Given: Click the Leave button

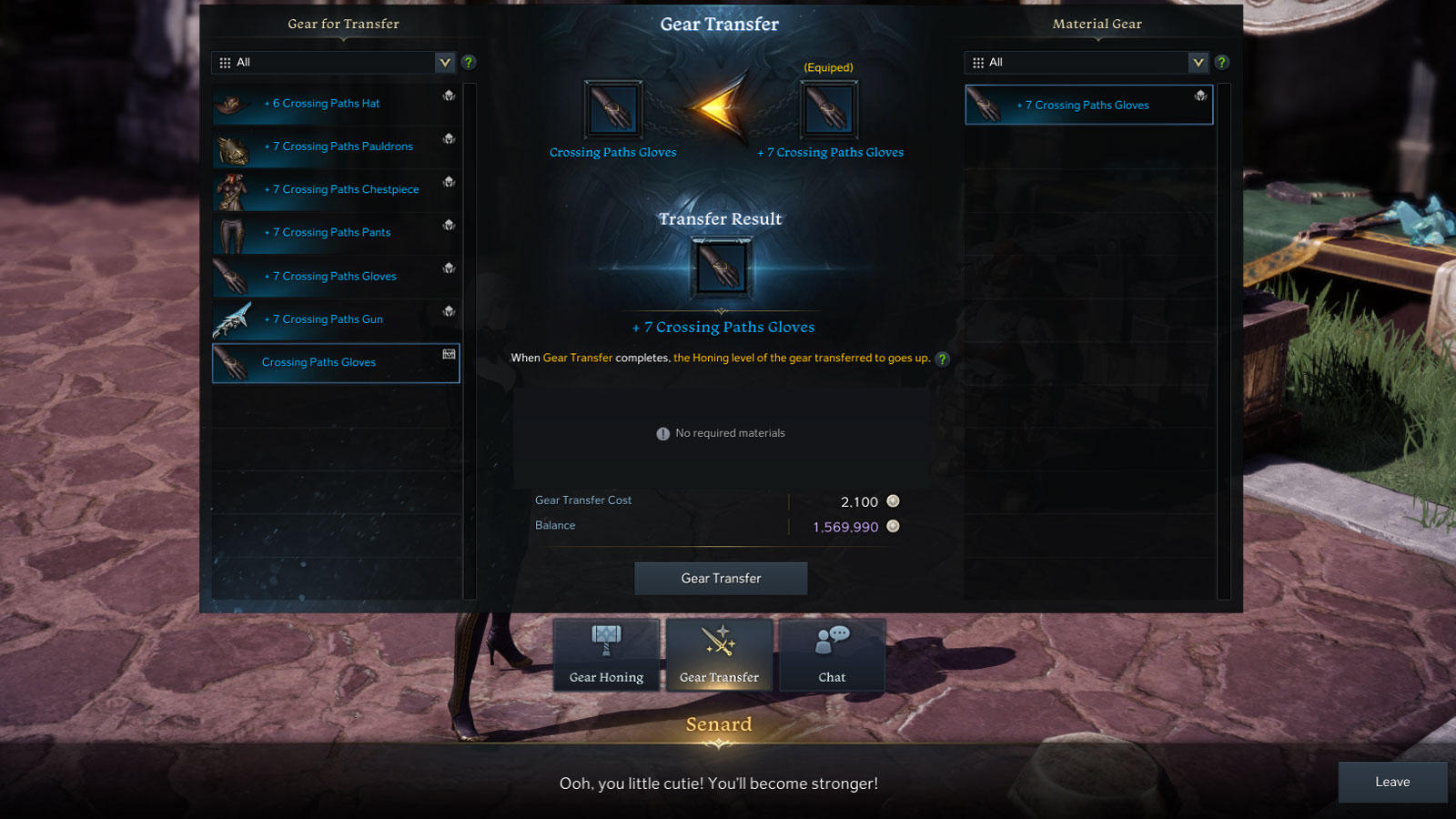Looking at the screenshot, I should 1390,782.
